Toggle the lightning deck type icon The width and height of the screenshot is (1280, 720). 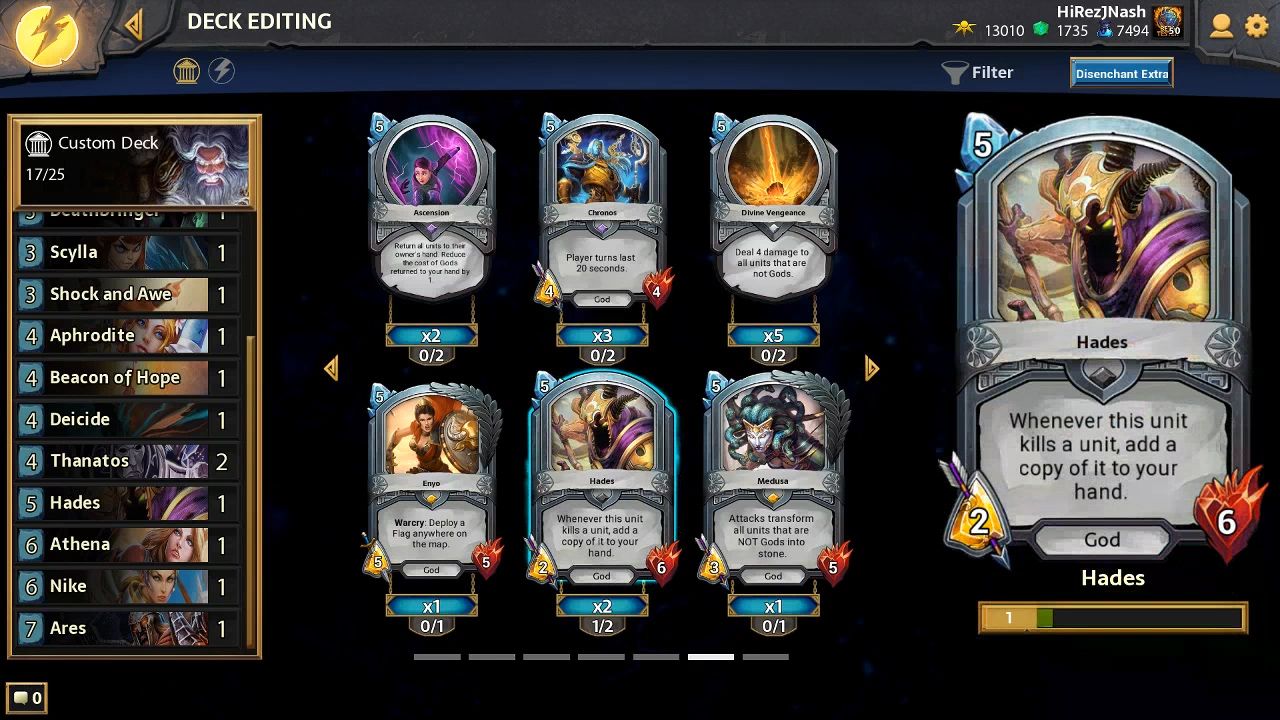(x=222, y=72)
